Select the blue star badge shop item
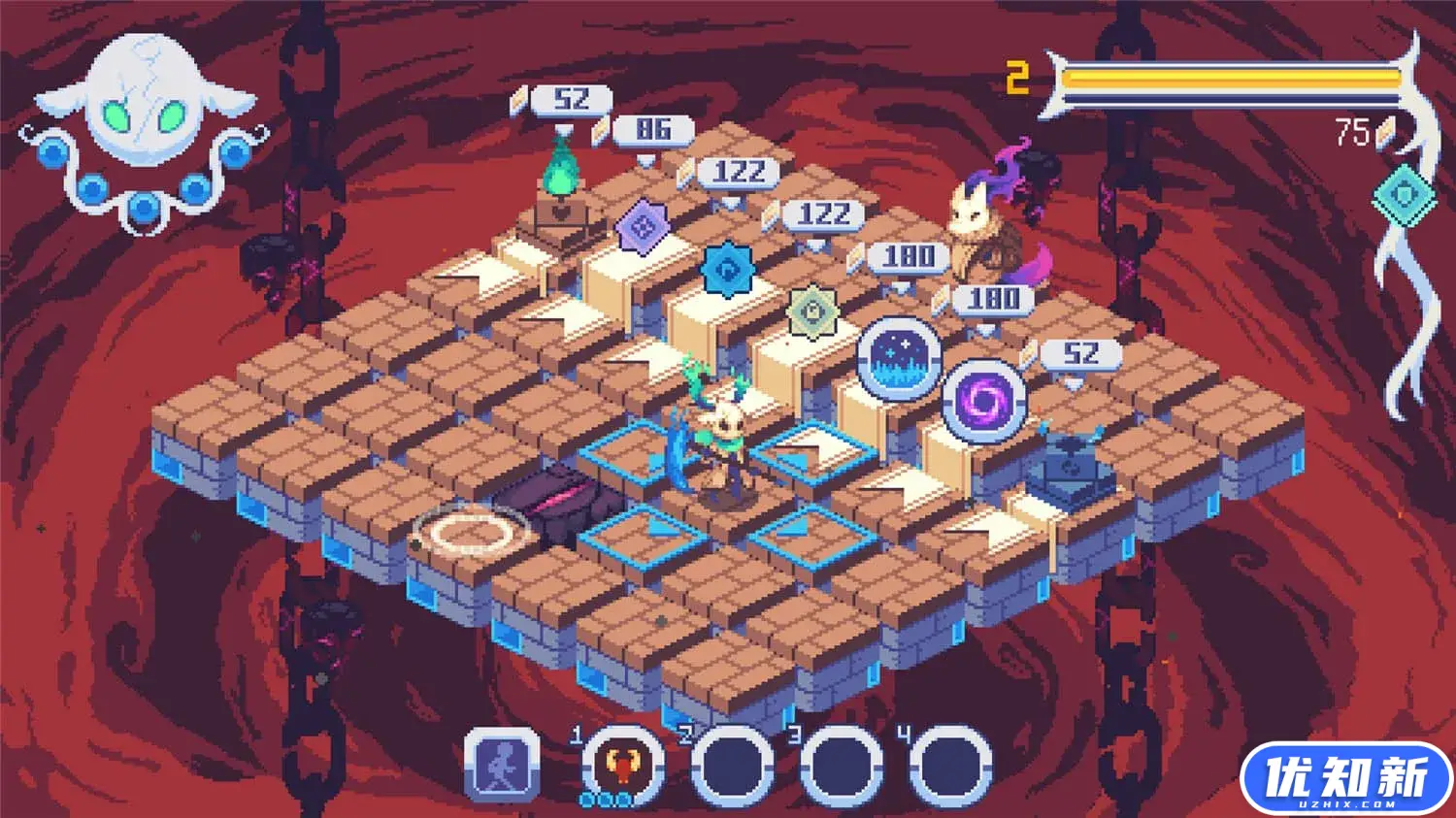The width and height of the screenshot is (1456, 818). 728,270
